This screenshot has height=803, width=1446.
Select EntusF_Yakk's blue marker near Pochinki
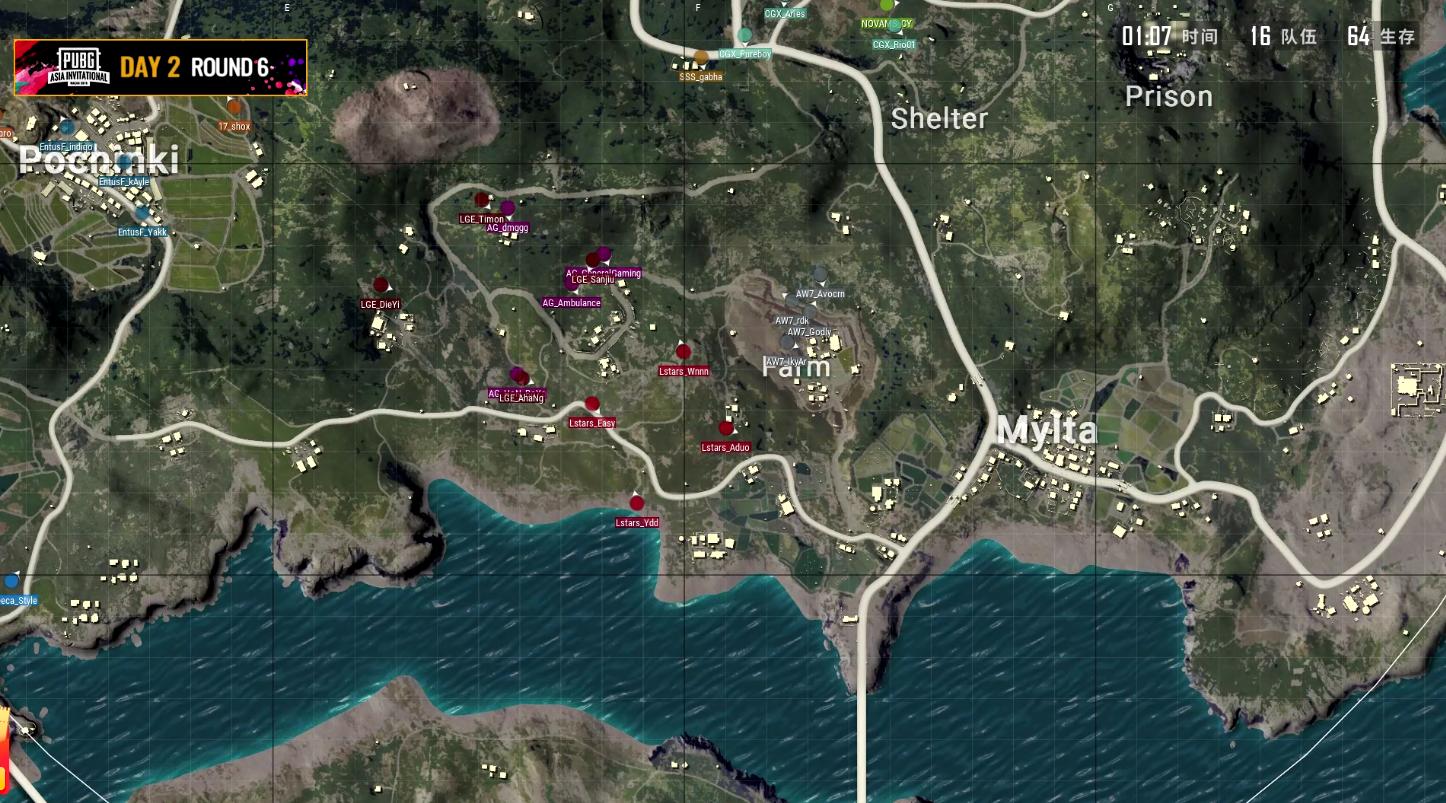coord(142,214)
